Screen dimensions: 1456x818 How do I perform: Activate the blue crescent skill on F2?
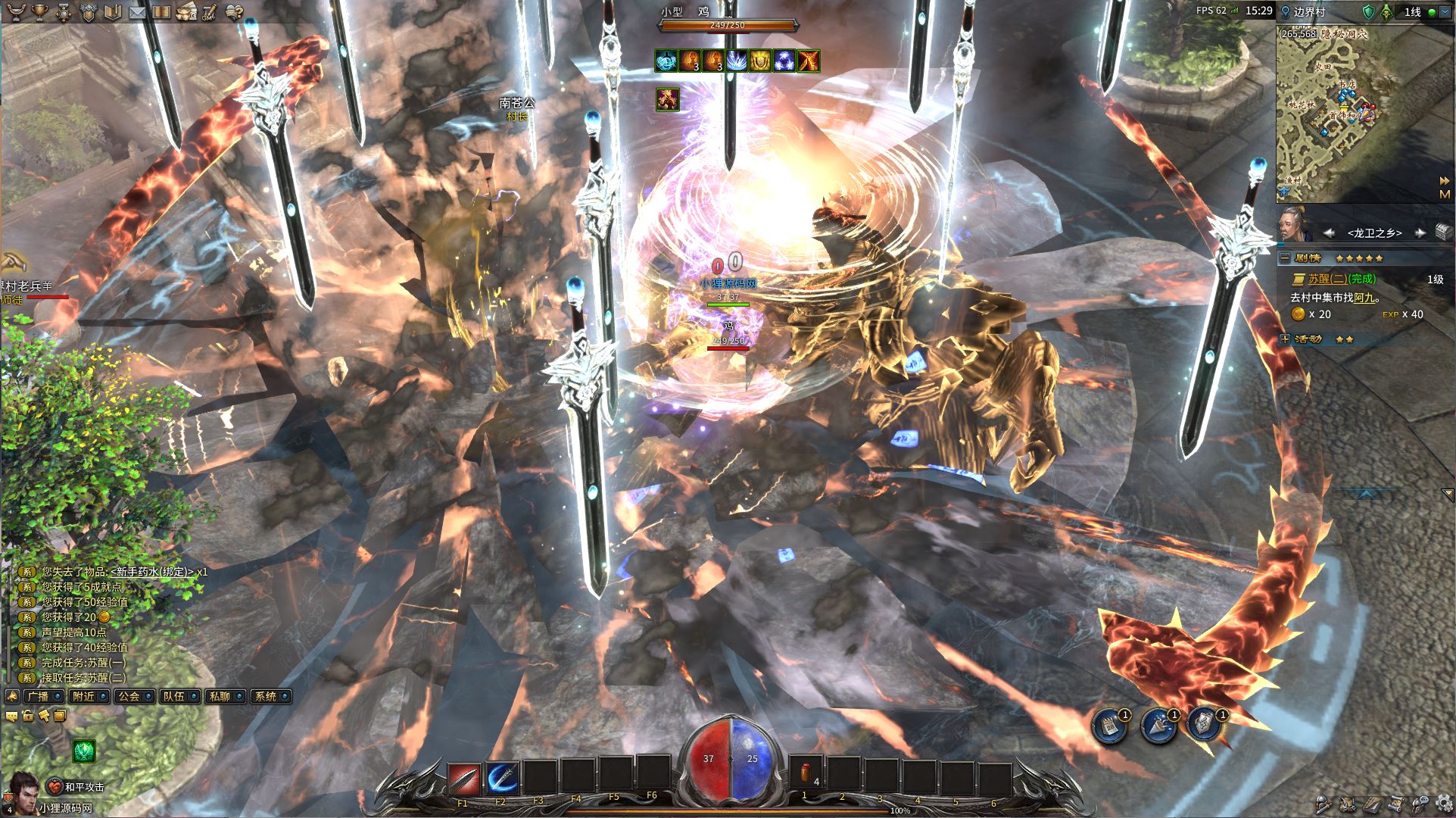[501, 778]
